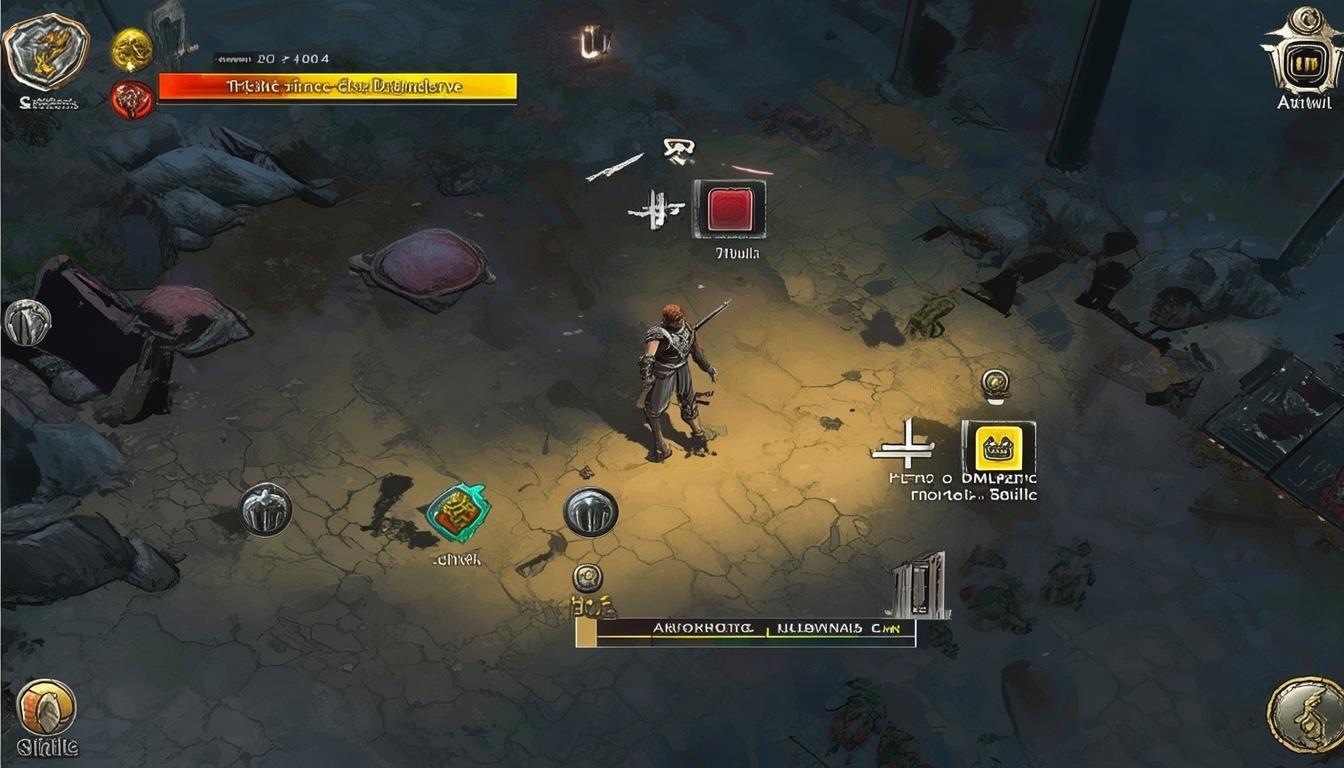
Task: Select the yellow square item icon
Action: coord(998,447)
